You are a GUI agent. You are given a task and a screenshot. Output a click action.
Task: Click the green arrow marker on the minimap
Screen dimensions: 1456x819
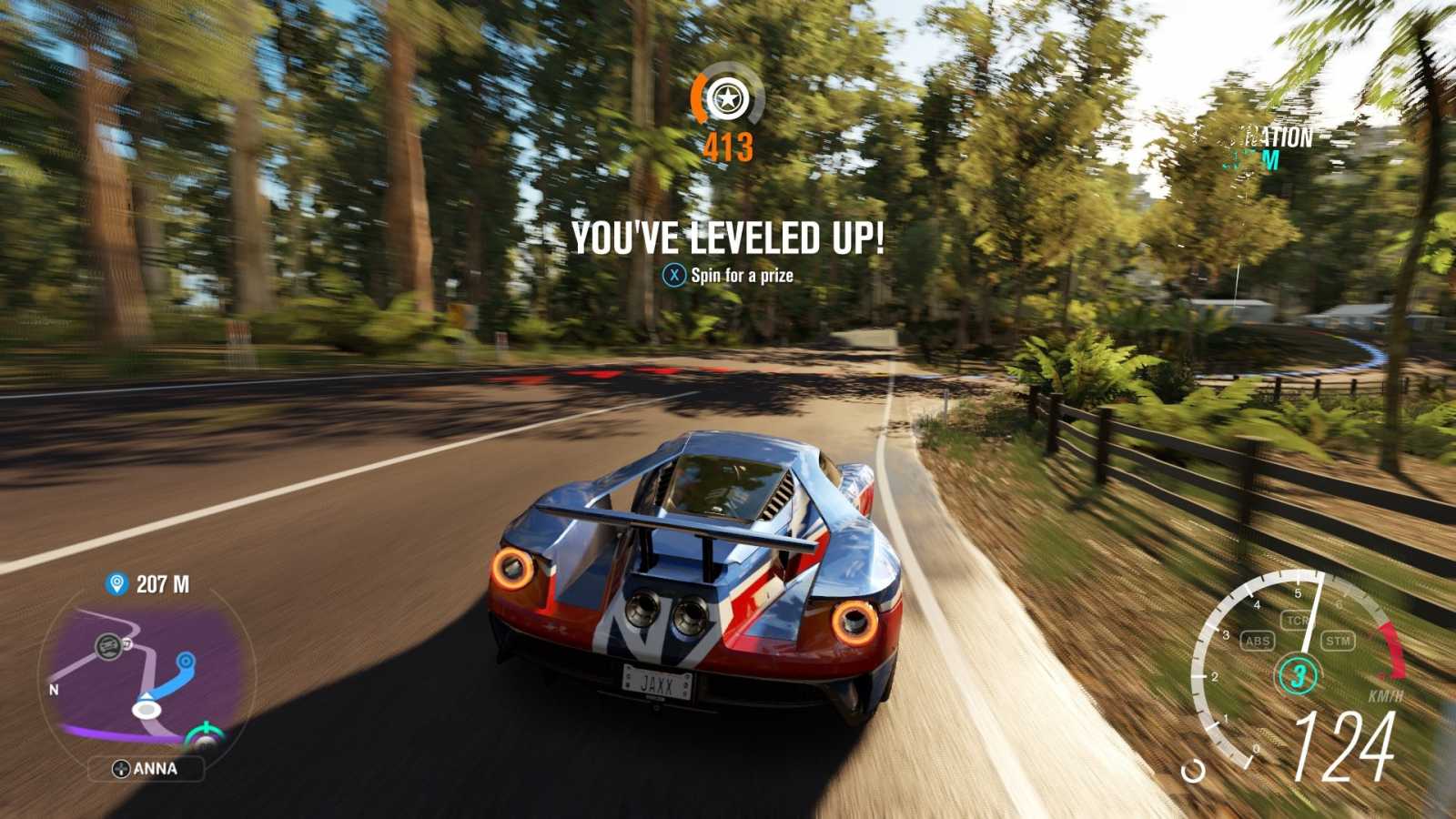click(205, 727)
